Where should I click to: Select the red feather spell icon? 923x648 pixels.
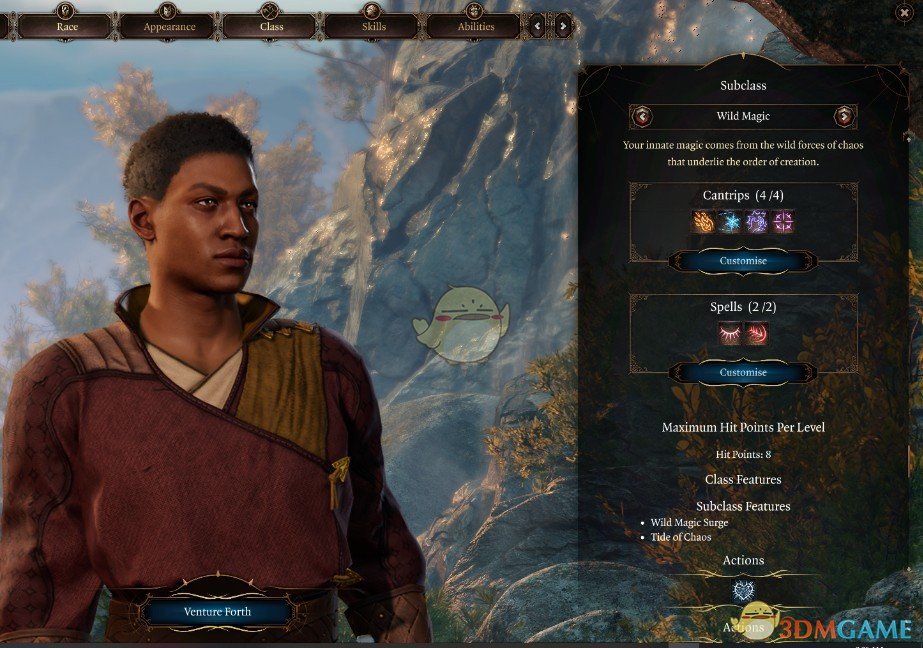(757, 333)
